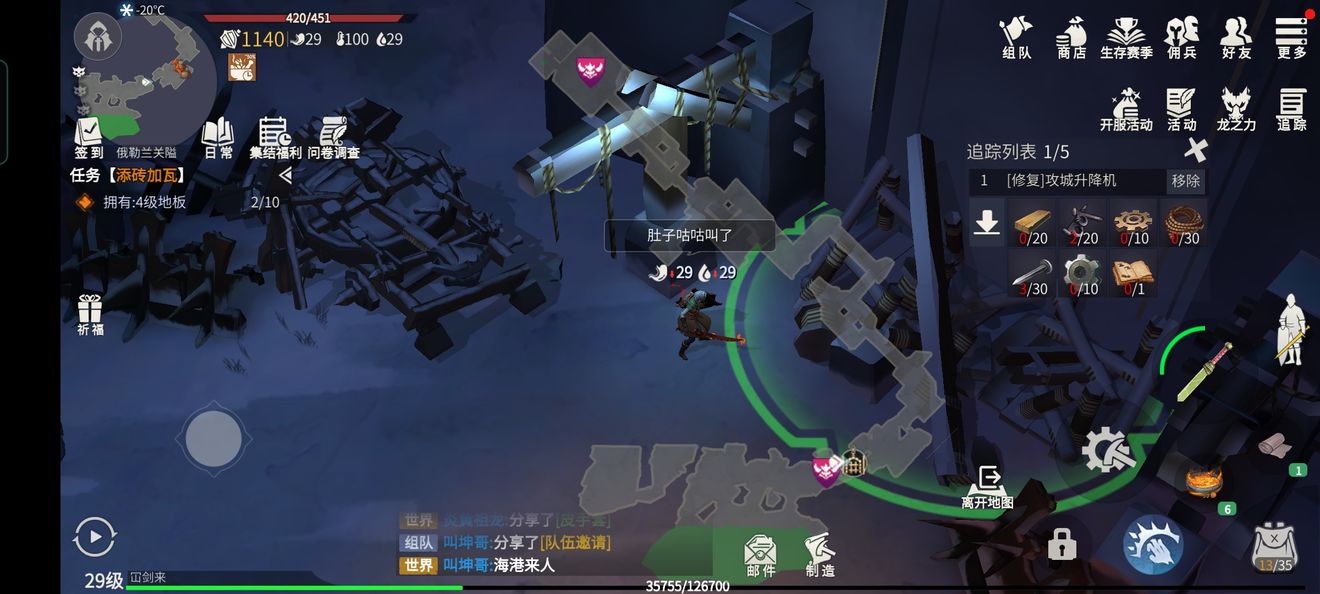Open the 祈福 blessing gift box
This screenshot has width=1320, height=594.
pyautogui.click(x=90, y=314)
